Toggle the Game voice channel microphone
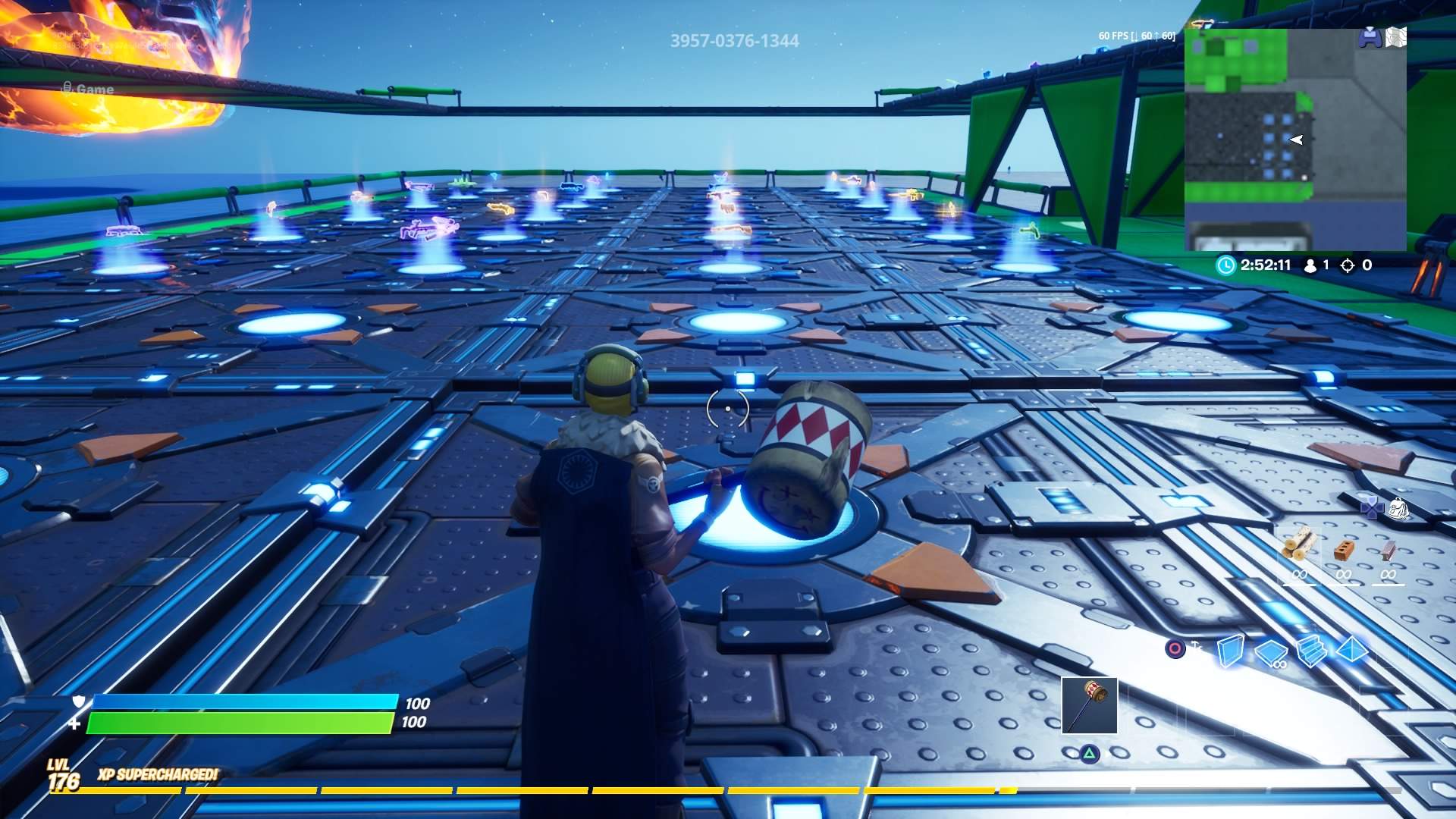Viewport: 1456px width, 819px height. tap(68, 88)
